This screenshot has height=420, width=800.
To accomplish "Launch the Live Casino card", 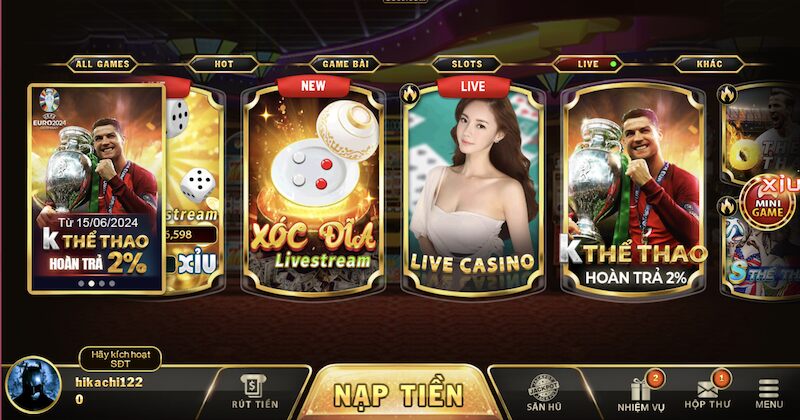I will 471,190.
